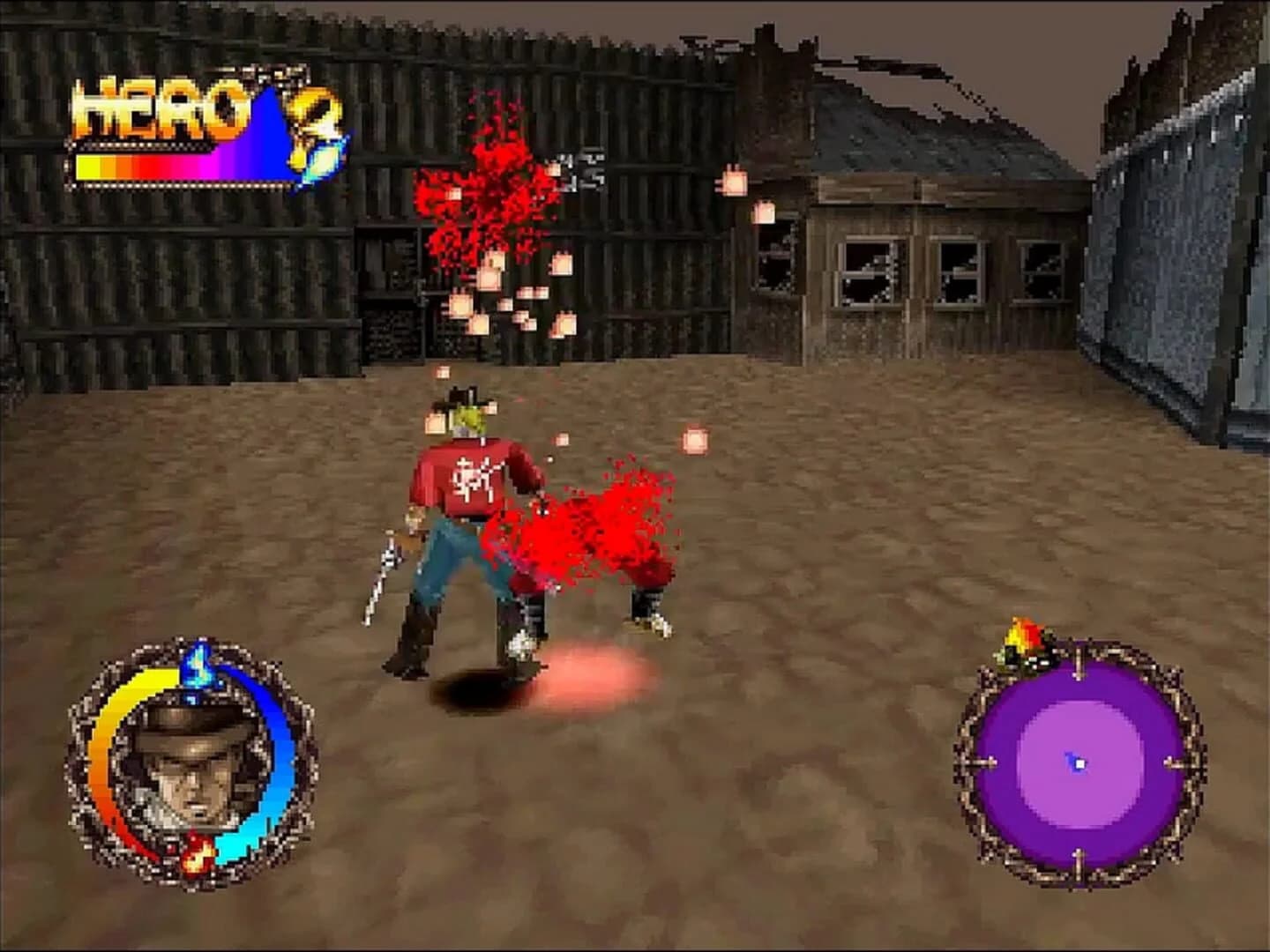The height and width of the screenshot is (952, 1270).
Task: Click the blue player arrow at radar center
Action: click(1077, 762)
